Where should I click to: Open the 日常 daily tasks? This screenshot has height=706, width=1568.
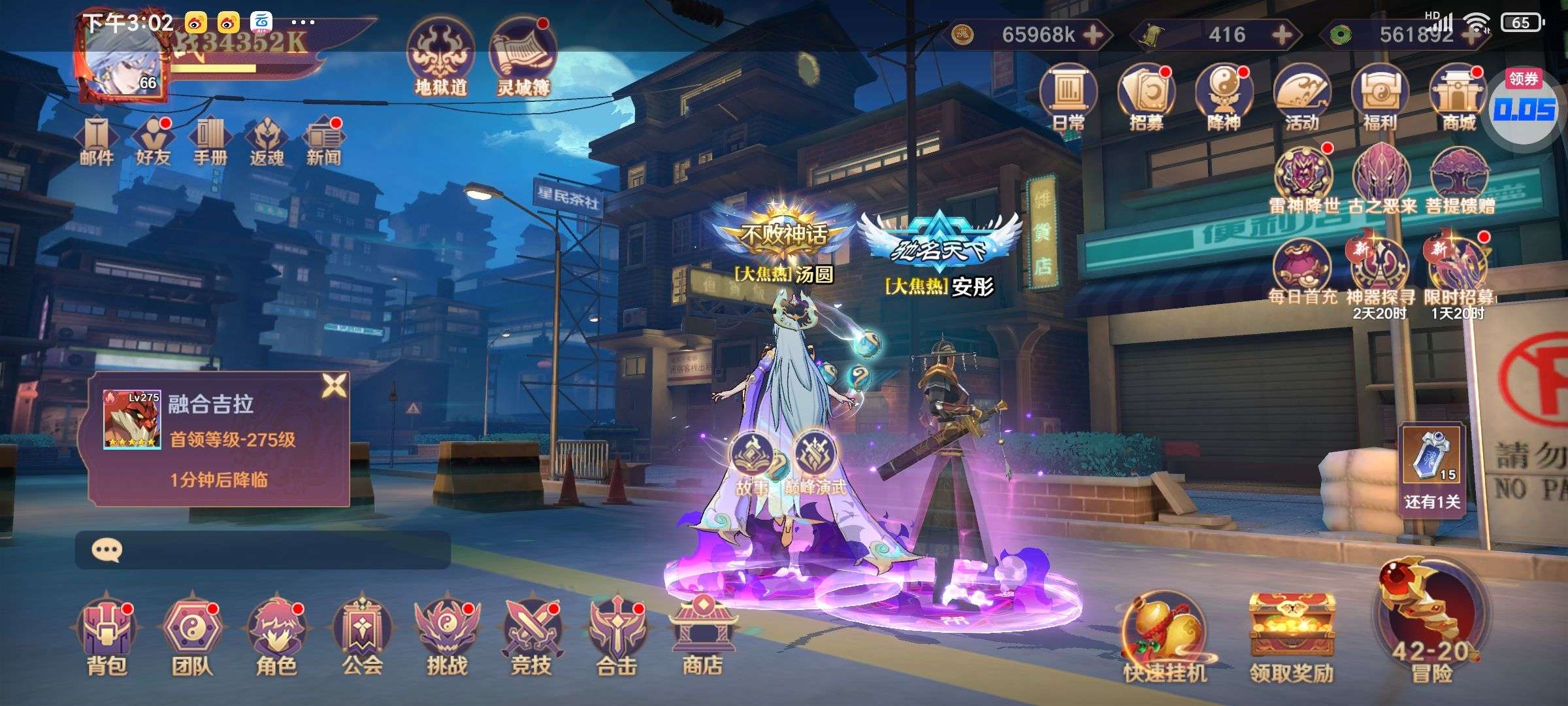[1068, 98]
